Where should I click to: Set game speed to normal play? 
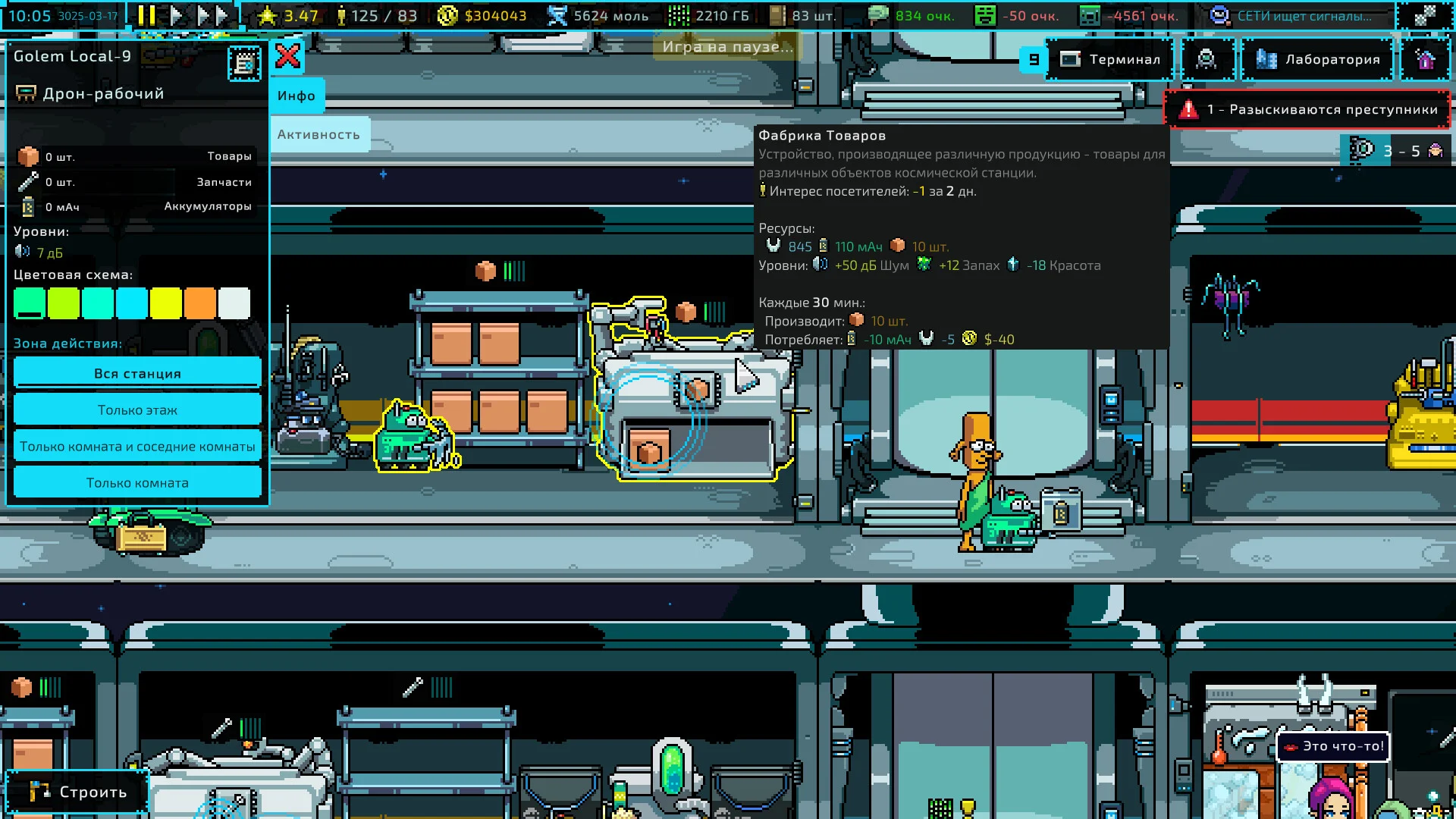coord(176,15)
